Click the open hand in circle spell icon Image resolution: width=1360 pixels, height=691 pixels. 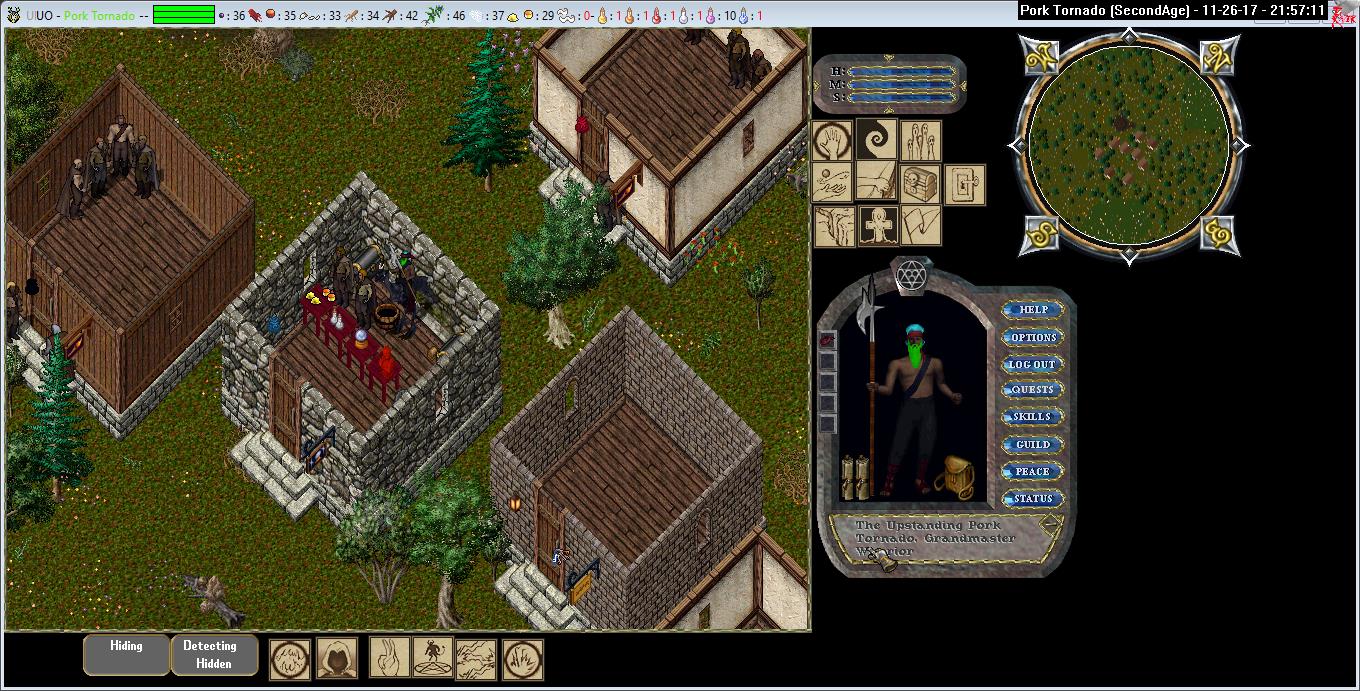click(x=832, y=141)
